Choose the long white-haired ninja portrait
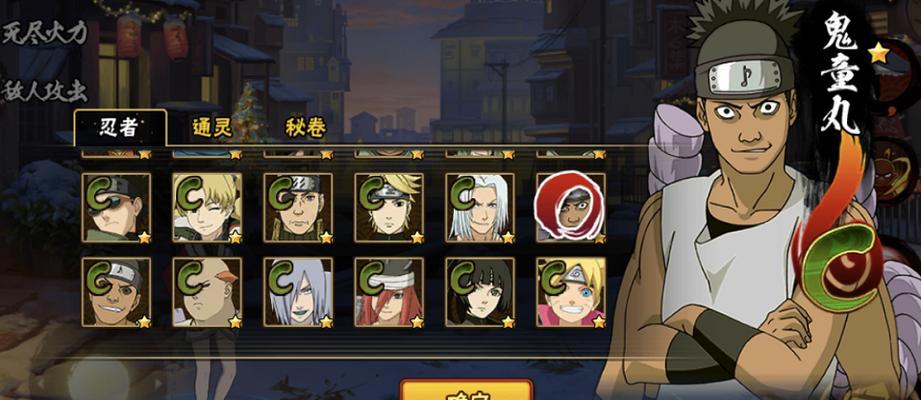This screenshot has width=921, height=400. click(x=480, y=207)
